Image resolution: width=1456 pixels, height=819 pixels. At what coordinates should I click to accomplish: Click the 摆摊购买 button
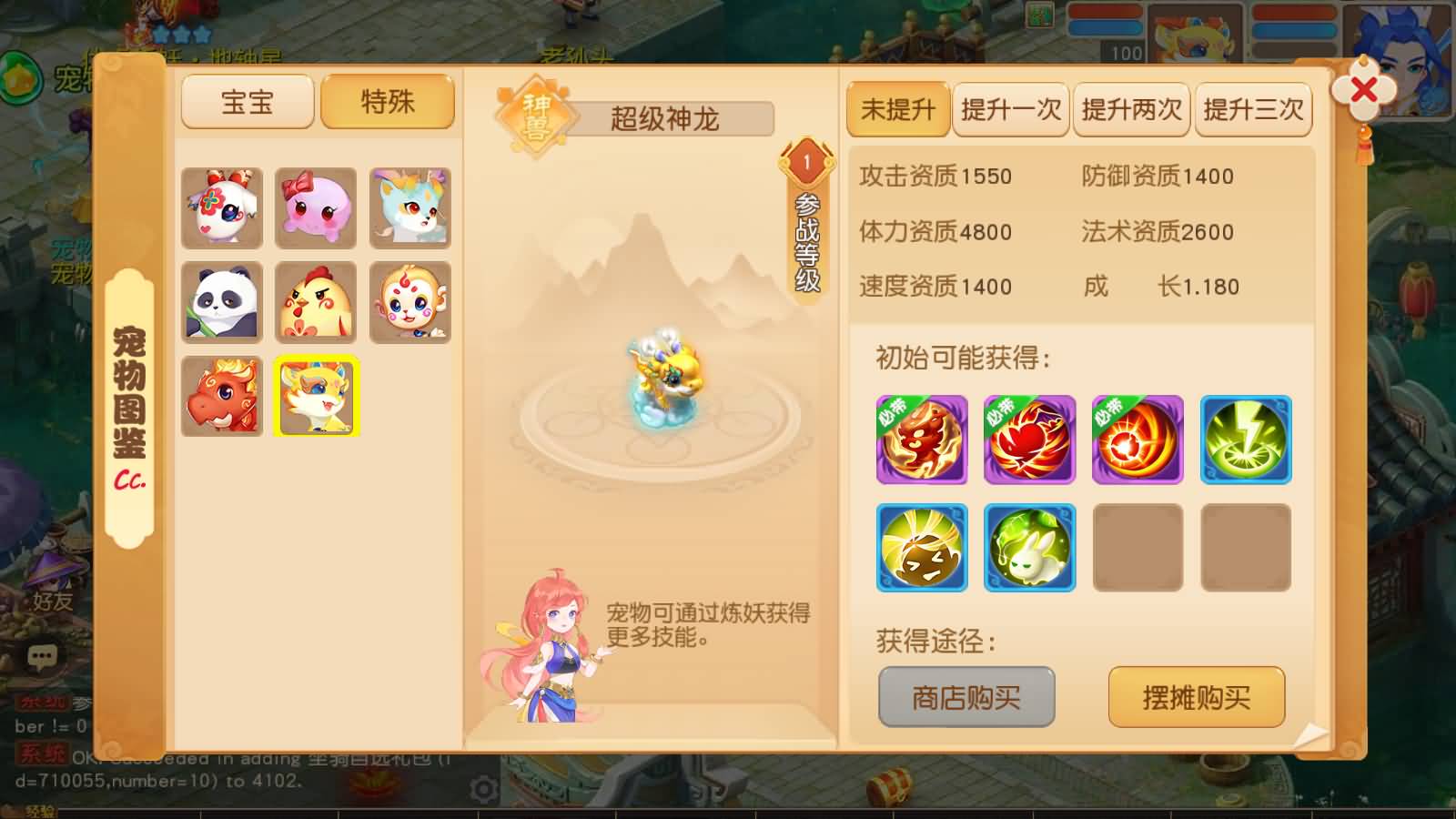pos(1196,696)
